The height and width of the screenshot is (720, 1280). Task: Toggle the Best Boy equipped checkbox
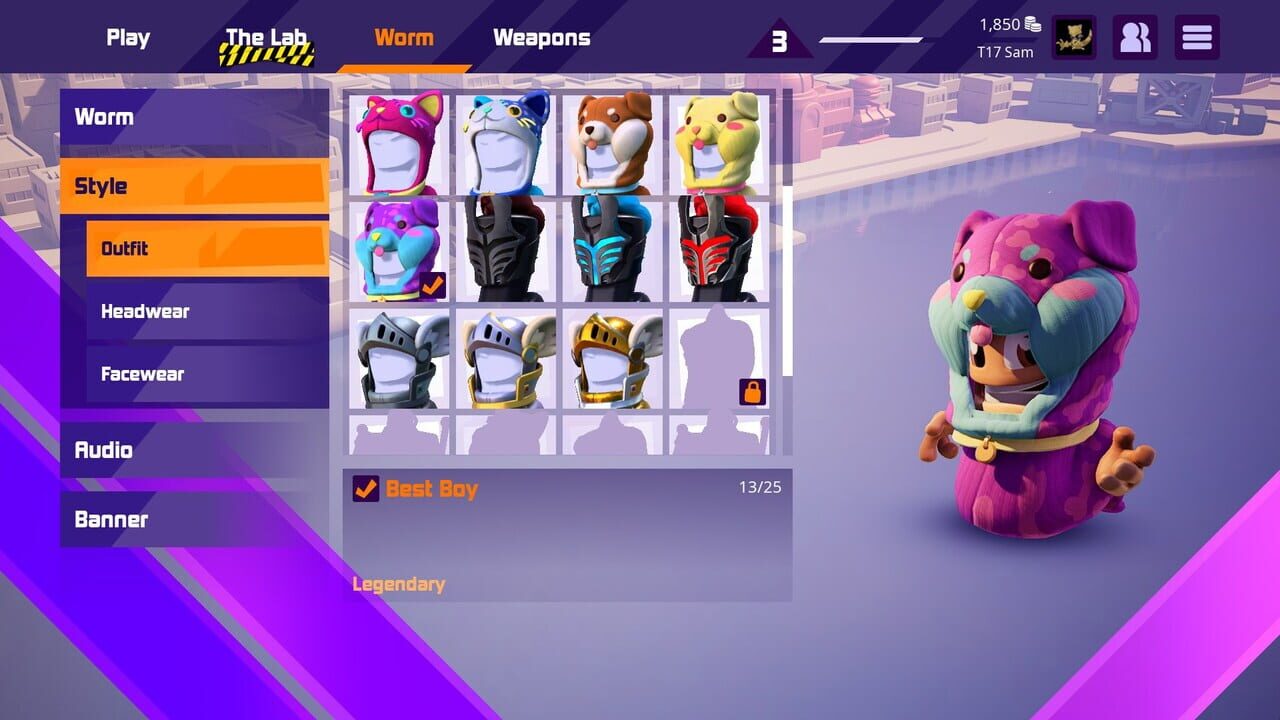point(362,488)
